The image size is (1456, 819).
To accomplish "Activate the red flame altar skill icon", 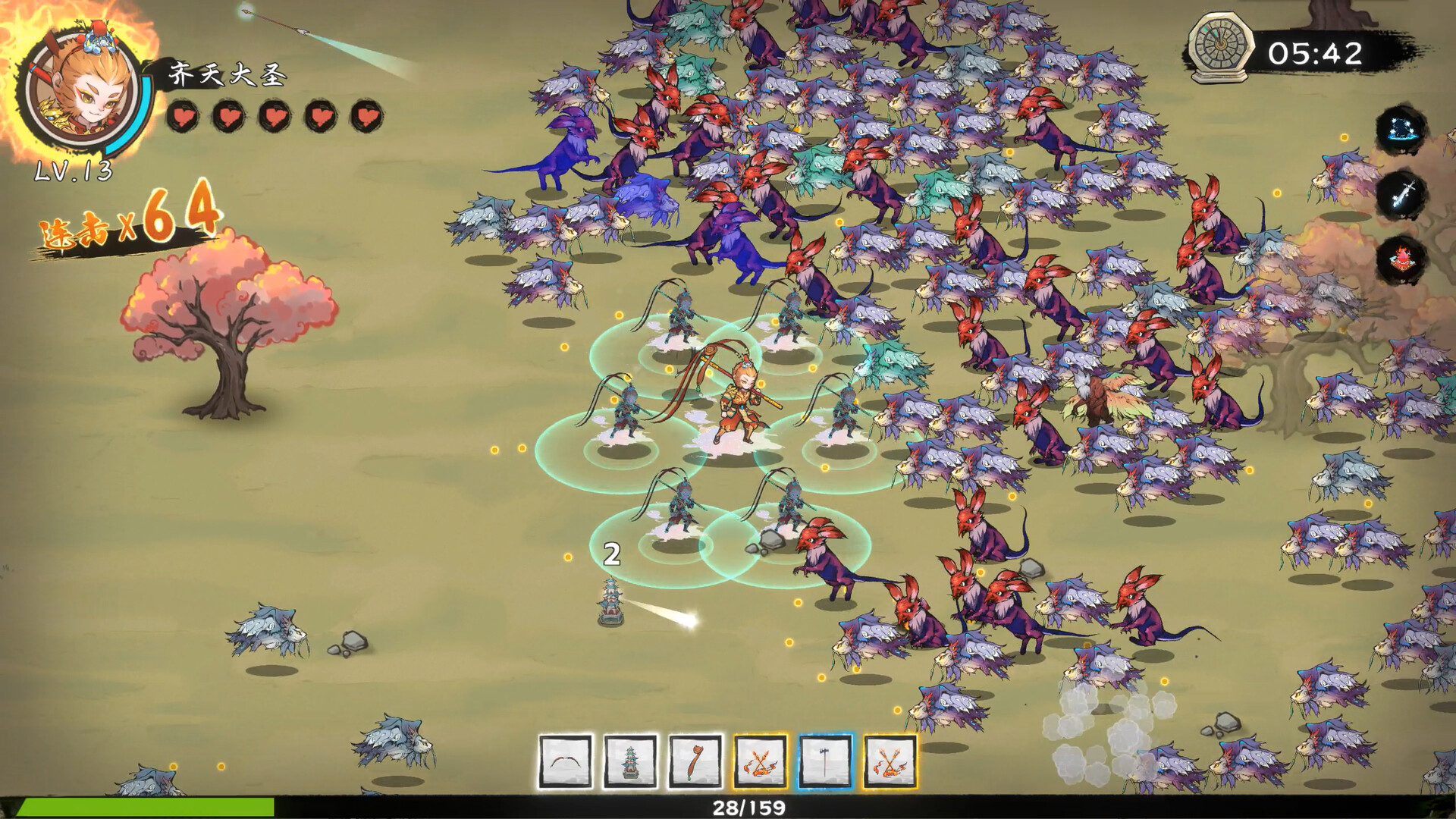I will tap(1401, 259).
